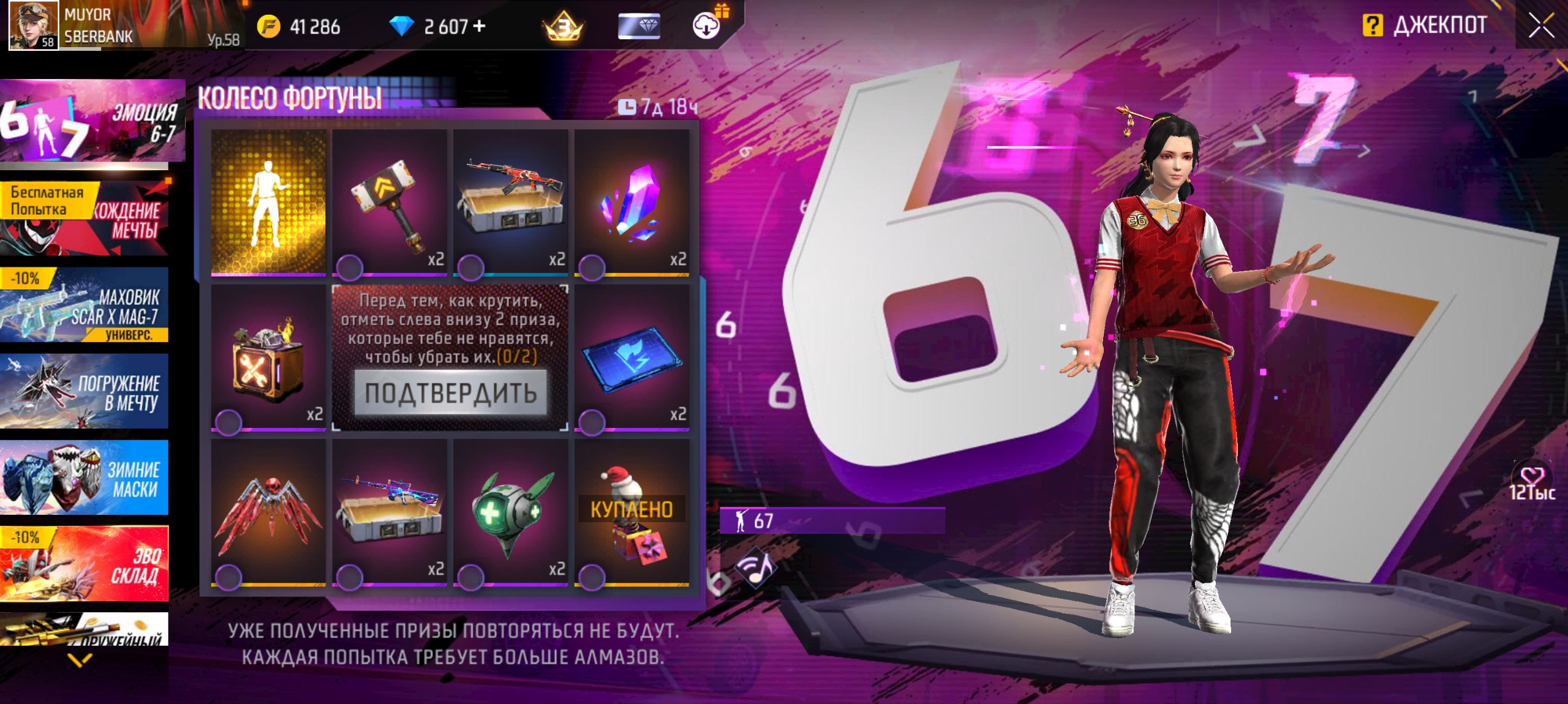Expand more events with the down arrow
This screenshot has height=704, width=1568.
pyautogui.click(x=80, y=660)
